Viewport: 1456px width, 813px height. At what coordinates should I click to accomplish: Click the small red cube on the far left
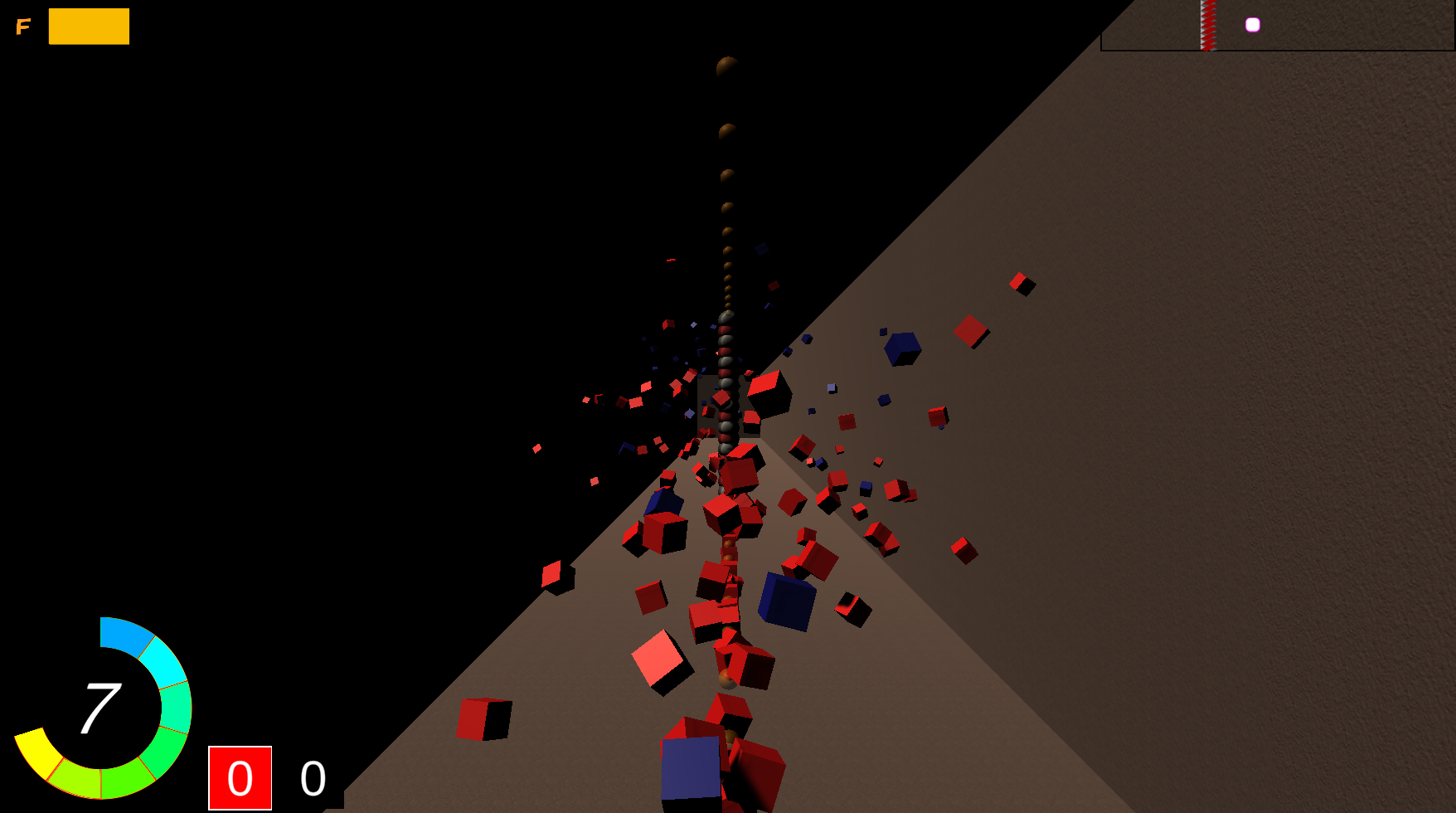(537, 449)
